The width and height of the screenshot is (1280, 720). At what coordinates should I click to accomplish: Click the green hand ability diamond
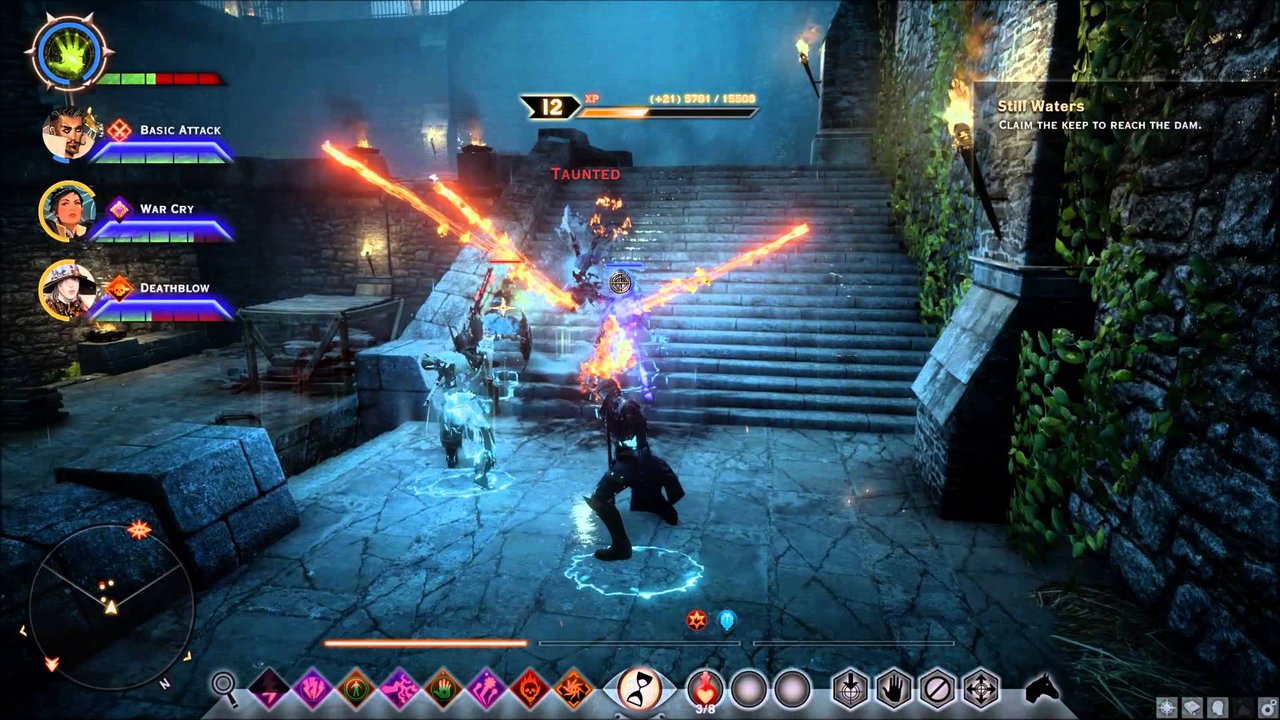click(x=444, y=688)
